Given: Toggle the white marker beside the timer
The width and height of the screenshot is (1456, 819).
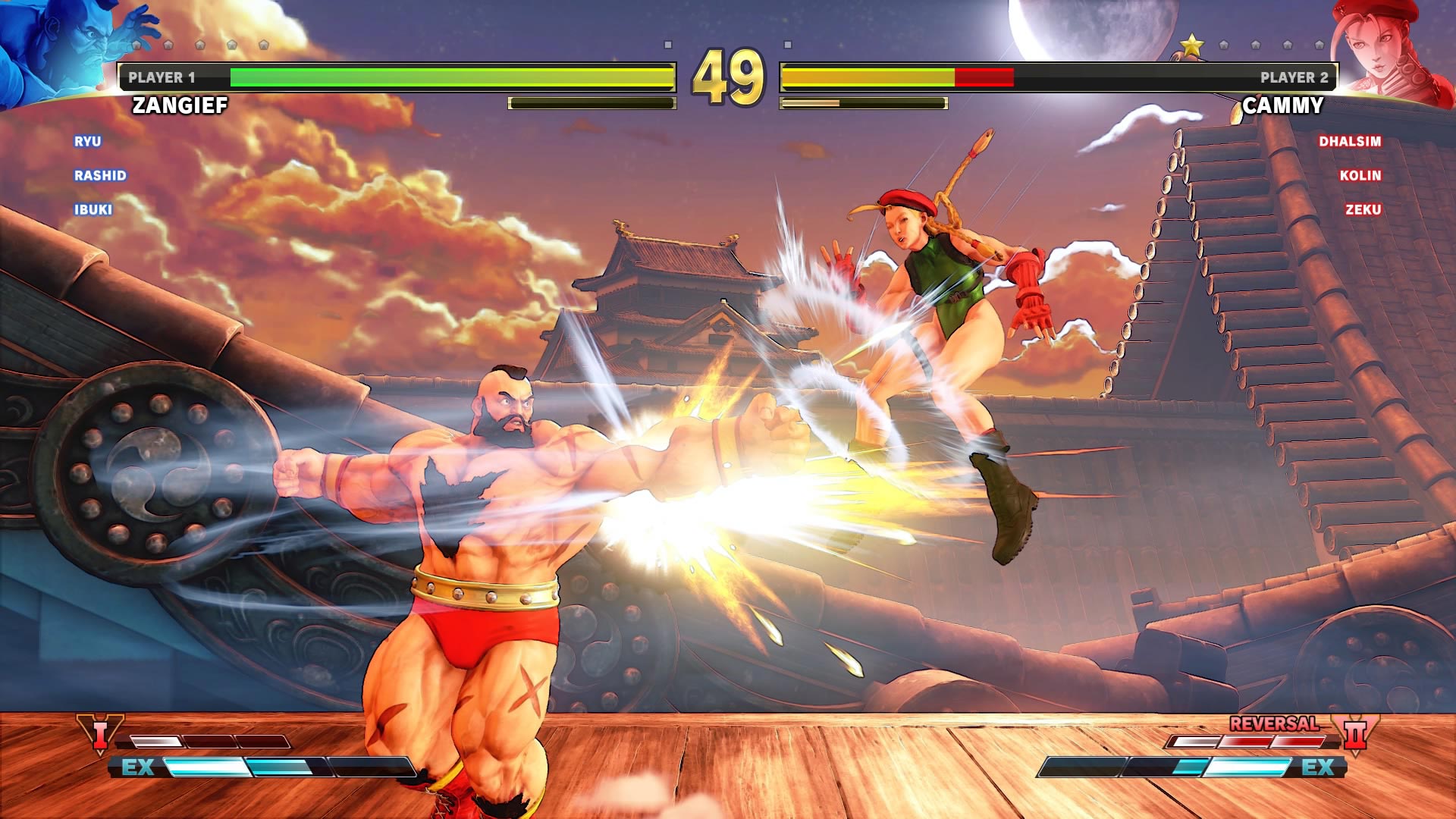Looking at the screenshot, I should coord(668,44).
